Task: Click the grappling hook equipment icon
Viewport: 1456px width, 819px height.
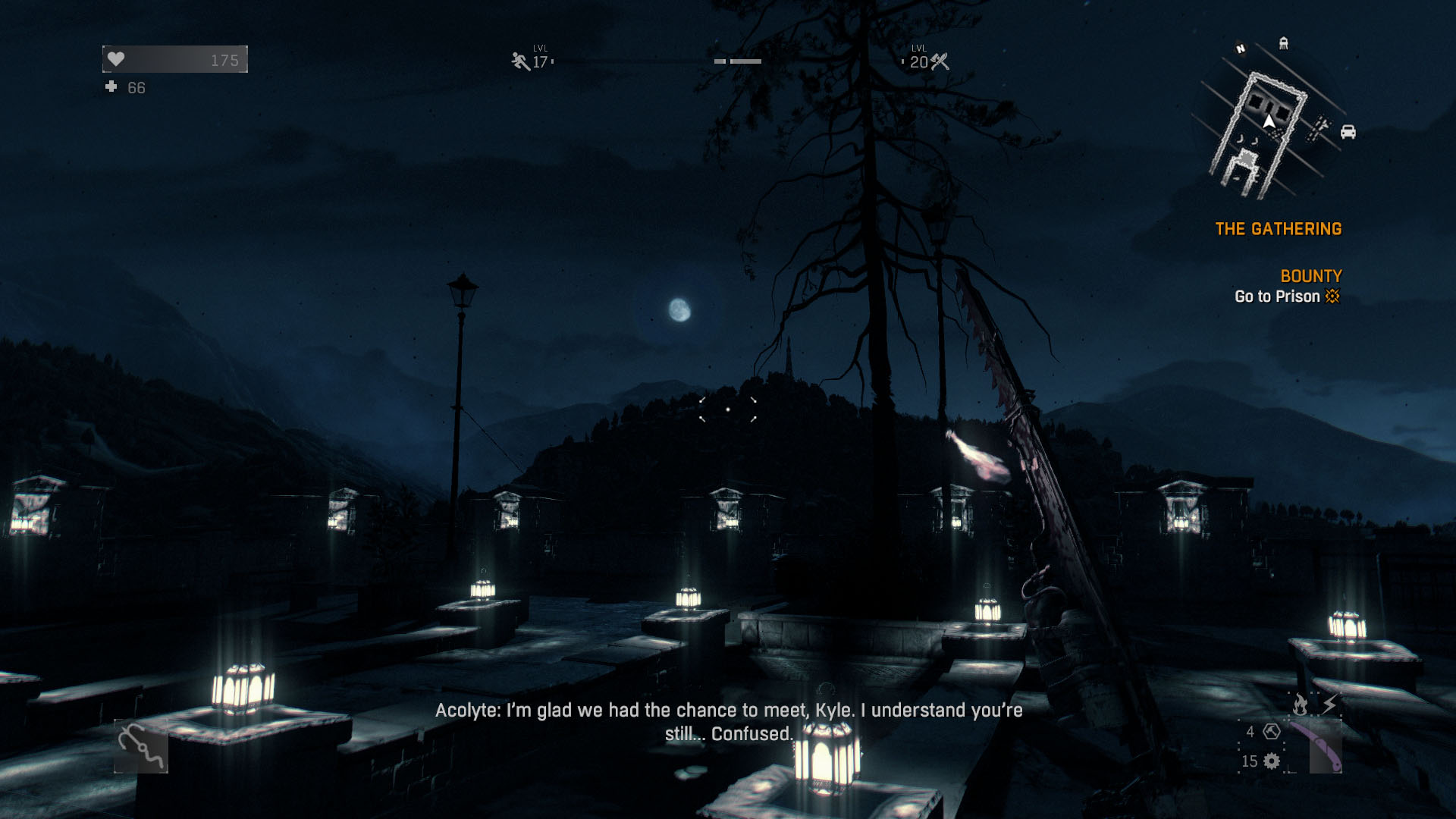Action: tap(141, 747)
